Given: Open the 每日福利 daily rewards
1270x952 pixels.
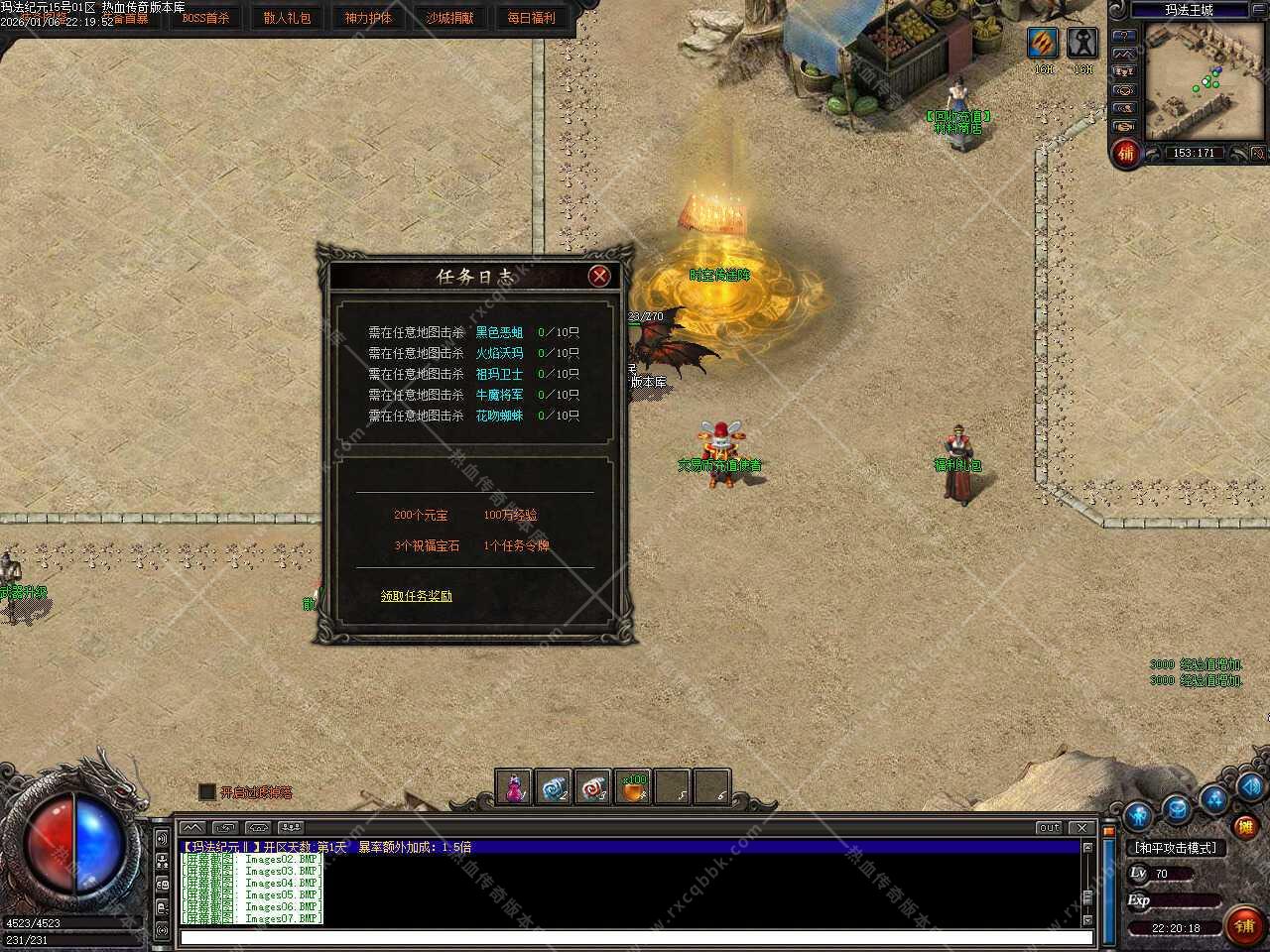Looking at the screenshot, I should point(531,18).
